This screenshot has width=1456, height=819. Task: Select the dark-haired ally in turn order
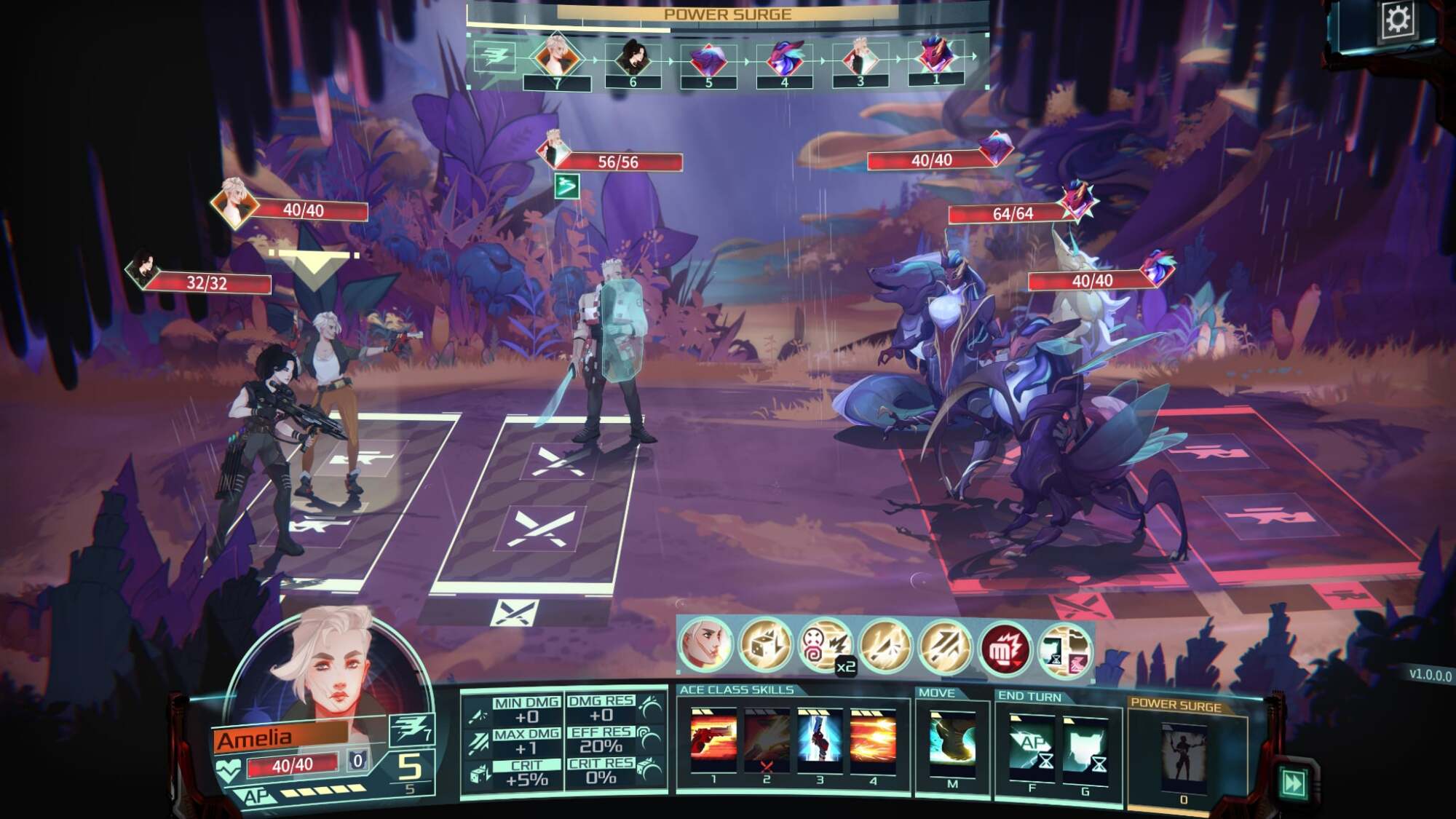tap(631, 57)
